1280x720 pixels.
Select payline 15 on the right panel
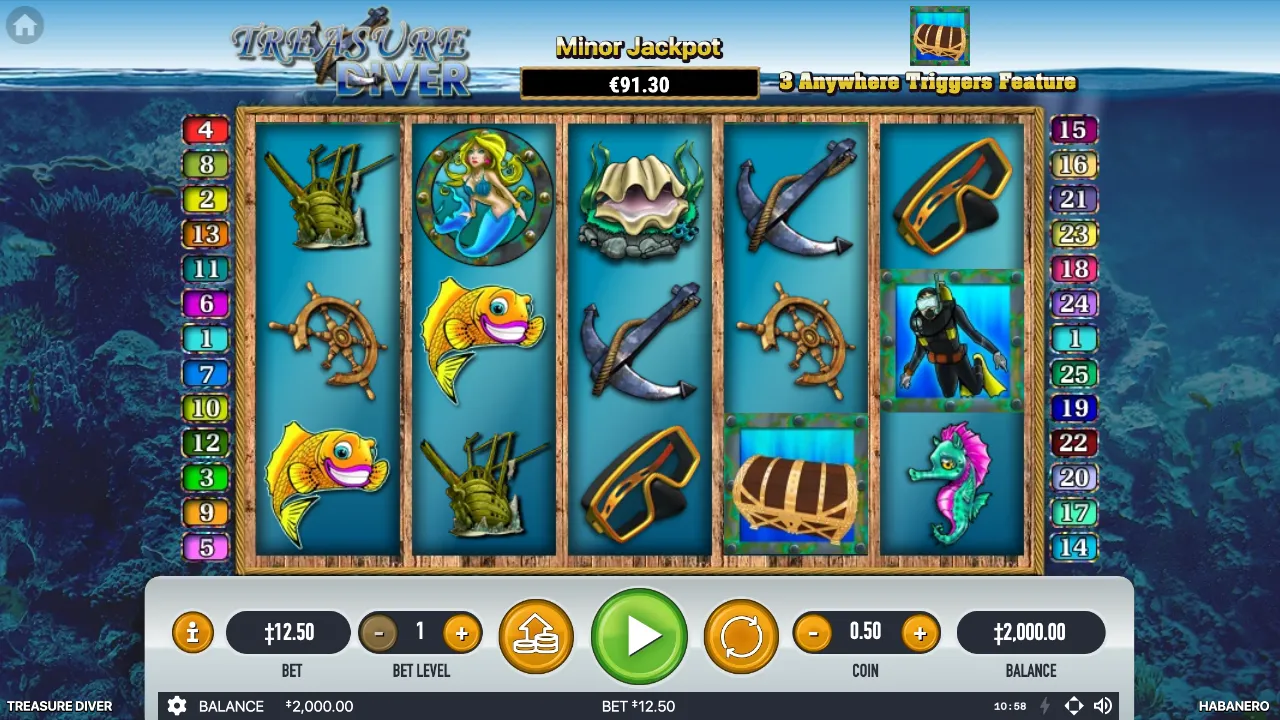click(x=1074, y=130)
